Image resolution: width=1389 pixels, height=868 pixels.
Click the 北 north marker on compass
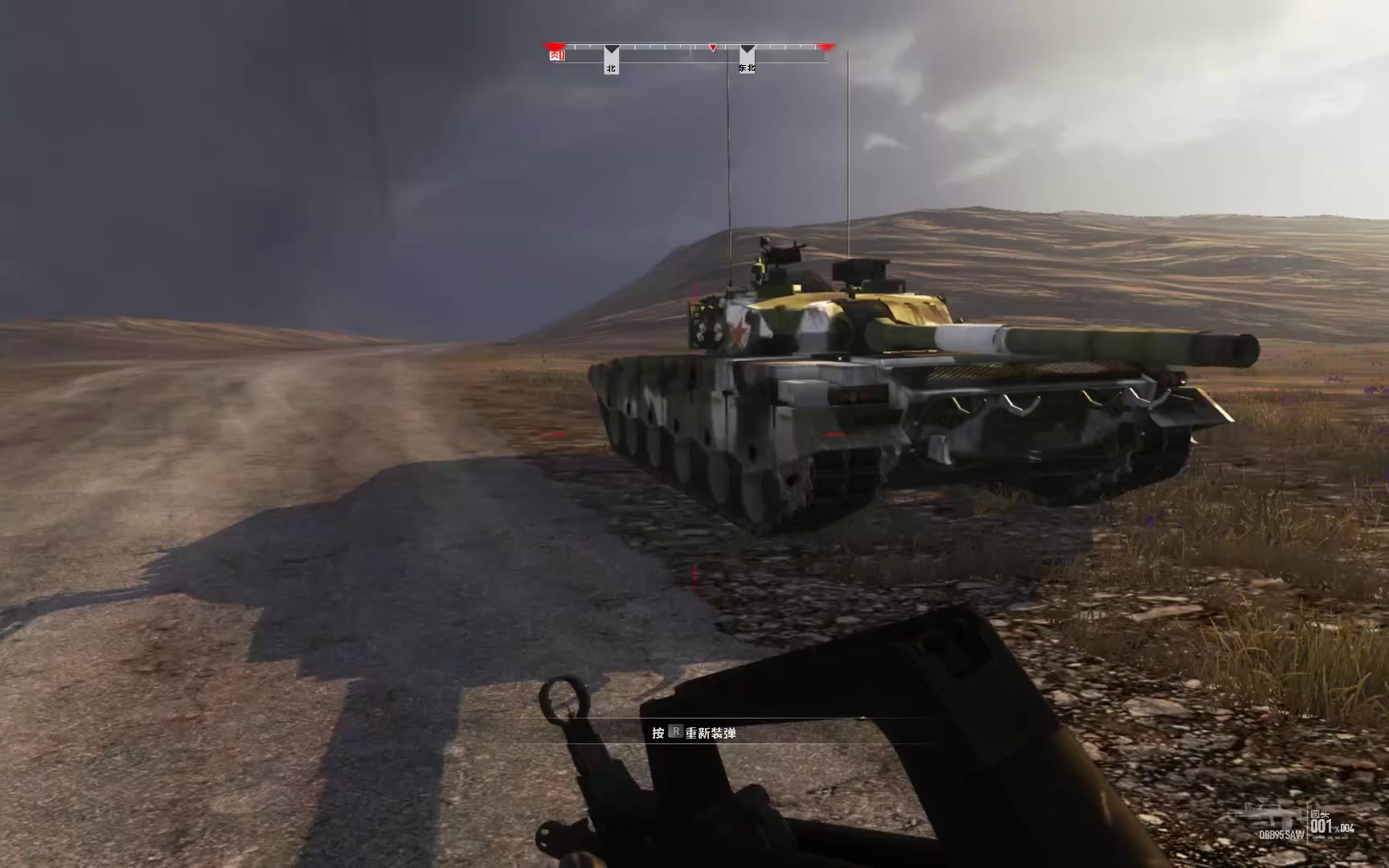tap(611, 68)
